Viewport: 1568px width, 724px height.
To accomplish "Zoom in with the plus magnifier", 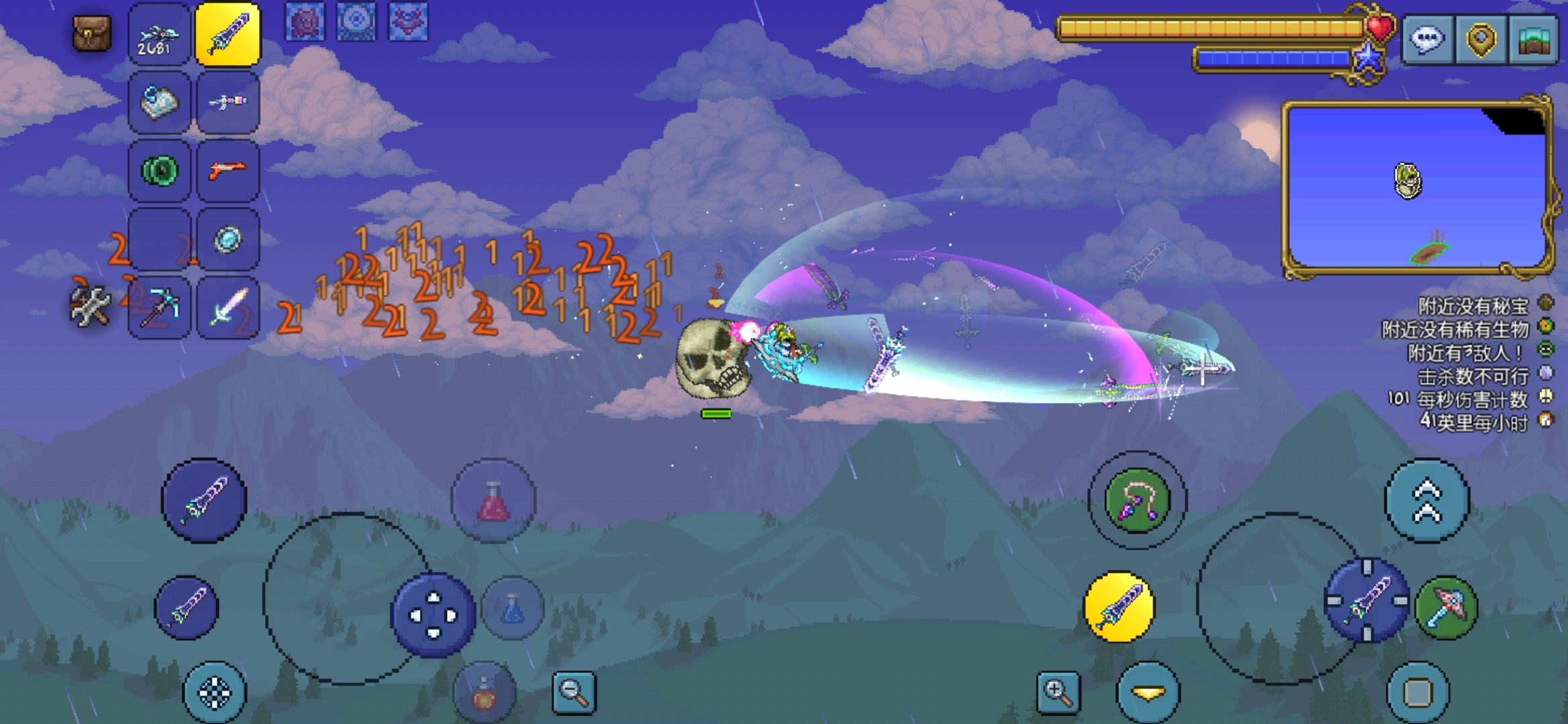I will 1058,692.
